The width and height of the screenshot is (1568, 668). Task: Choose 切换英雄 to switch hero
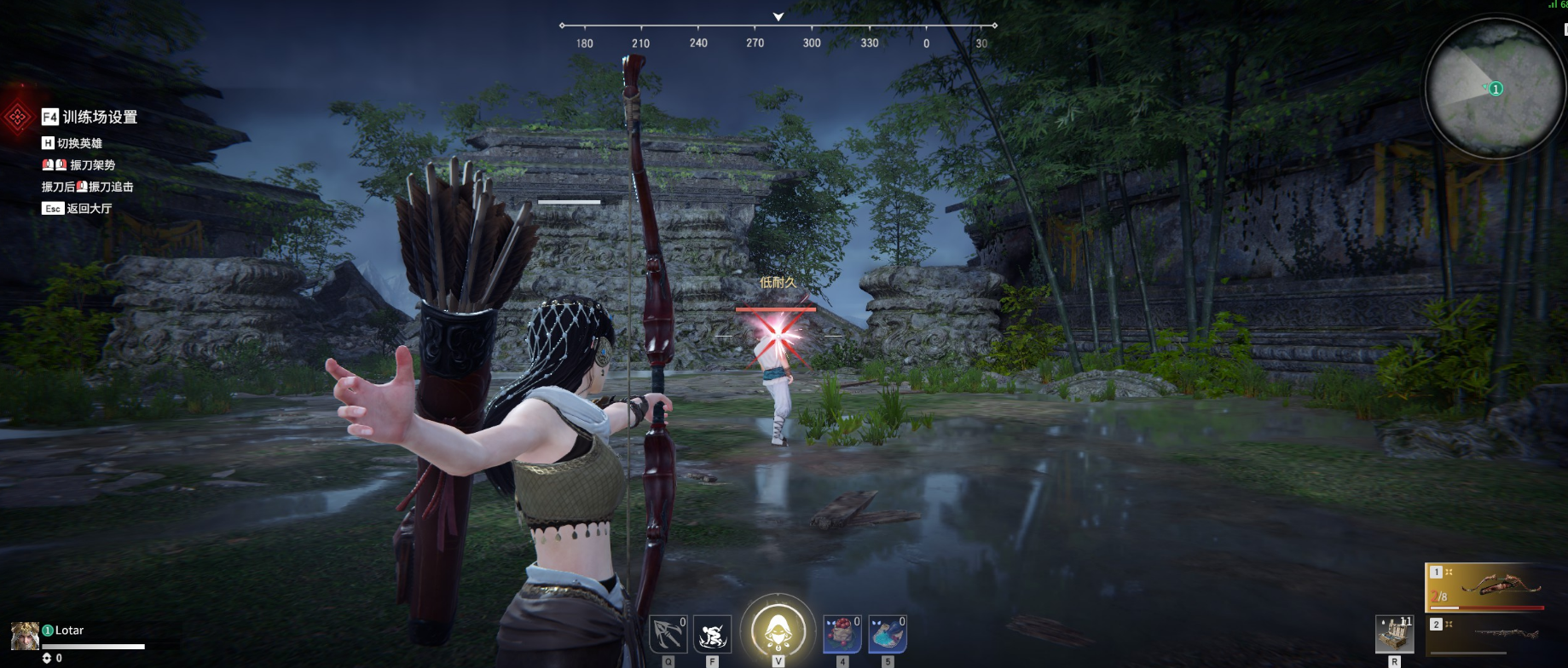[x=78, y=143]
